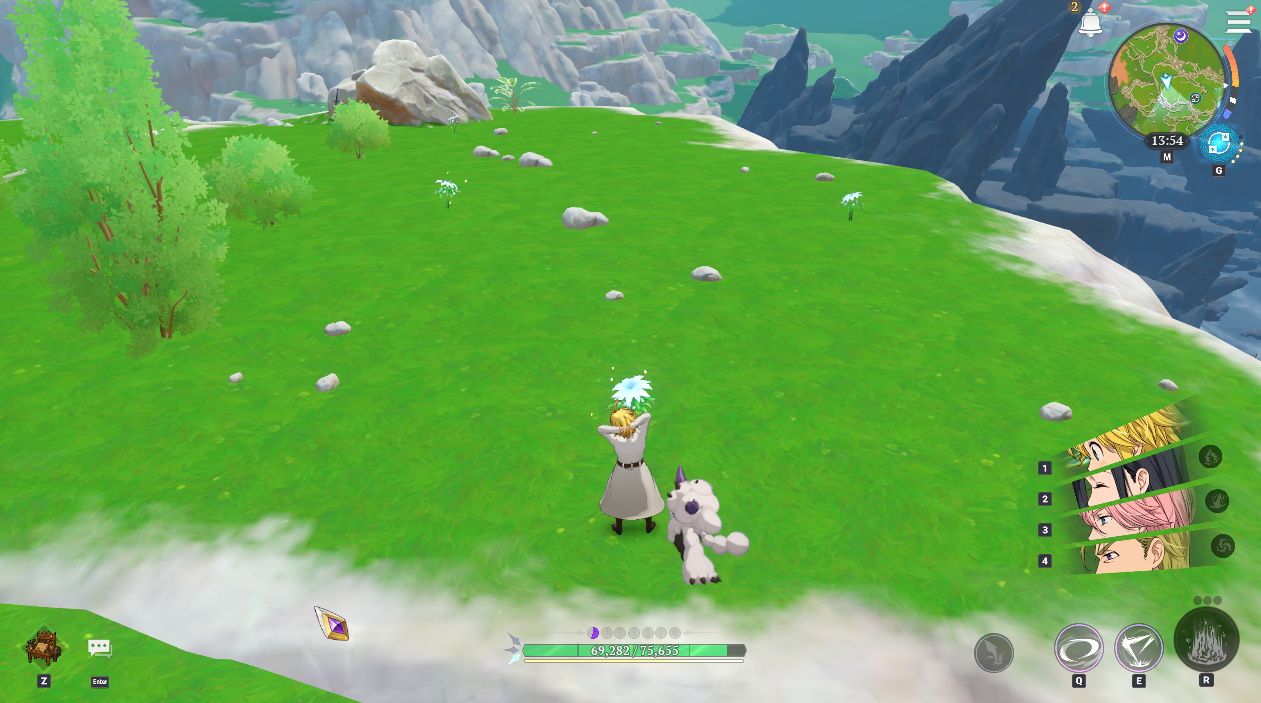Click the greyed-out feather dash icon
The height and width of the screenshot is (703, 1261).
pyautogui.click(x=994, y=653)
